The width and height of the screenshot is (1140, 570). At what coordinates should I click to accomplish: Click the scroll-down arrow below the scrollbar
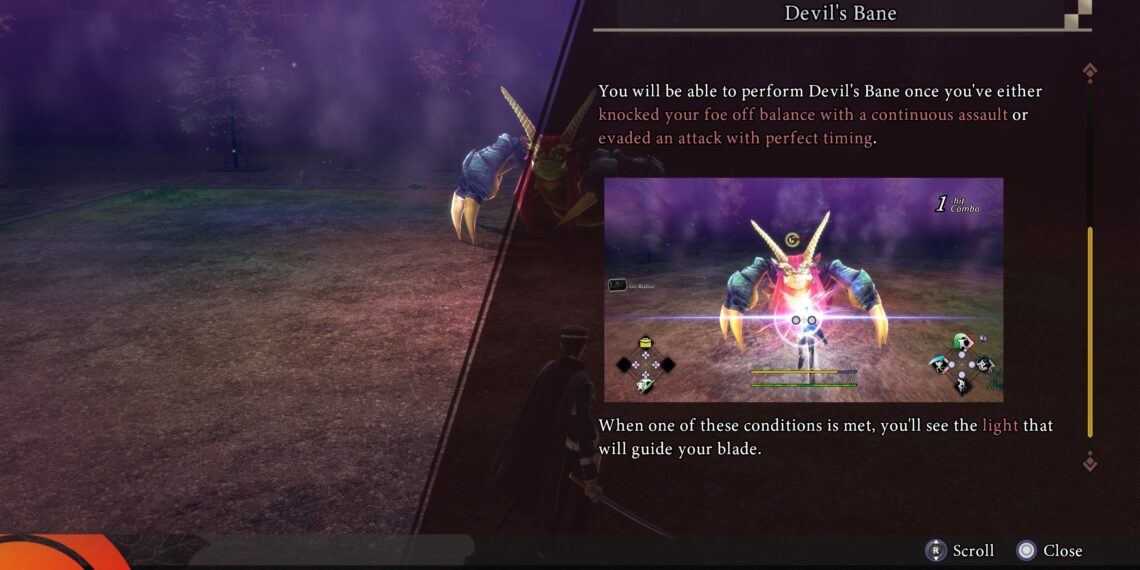(x=1090, y=461)
